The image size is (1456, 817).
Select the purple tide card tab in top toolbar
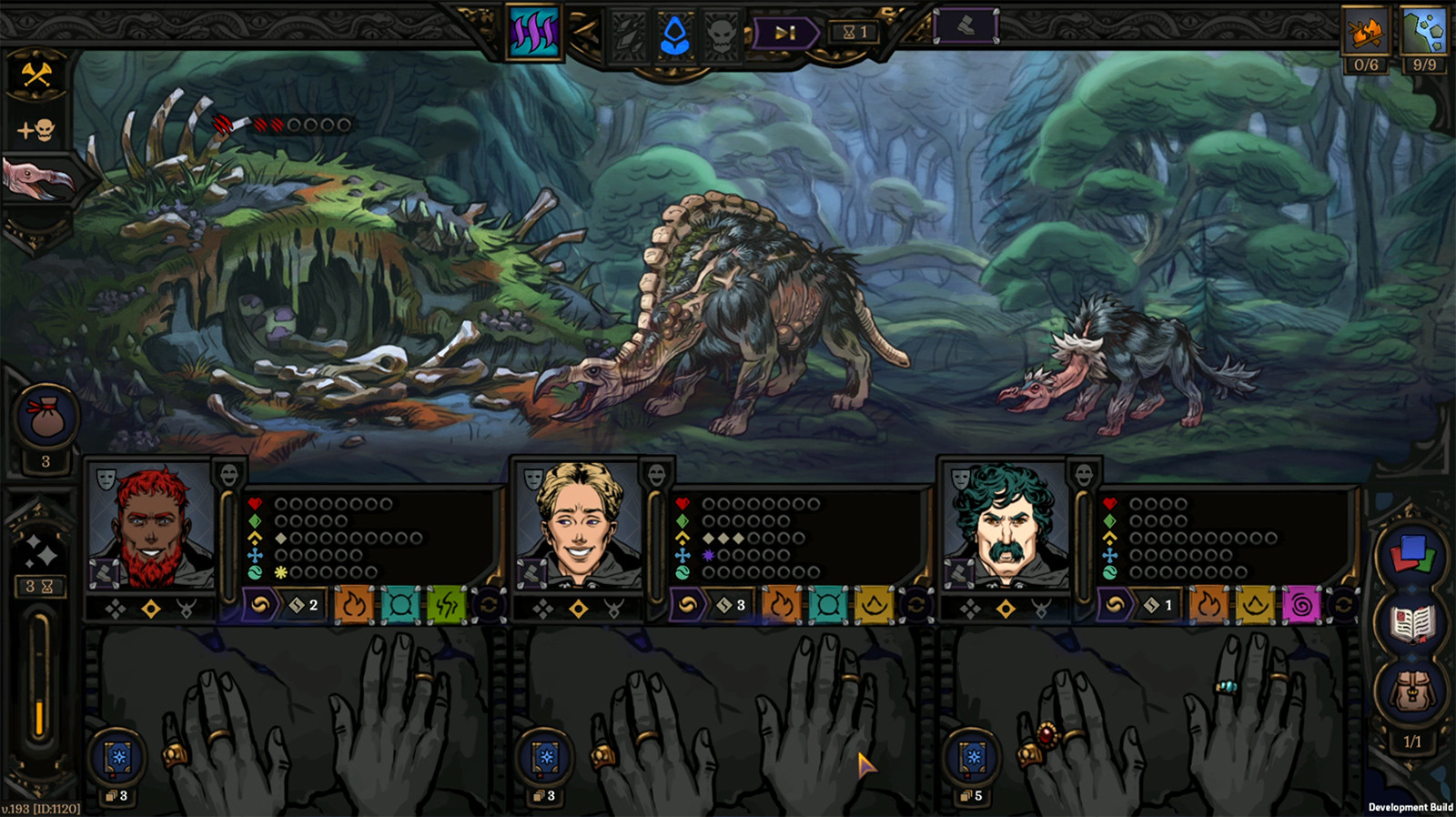click(533, 27)
